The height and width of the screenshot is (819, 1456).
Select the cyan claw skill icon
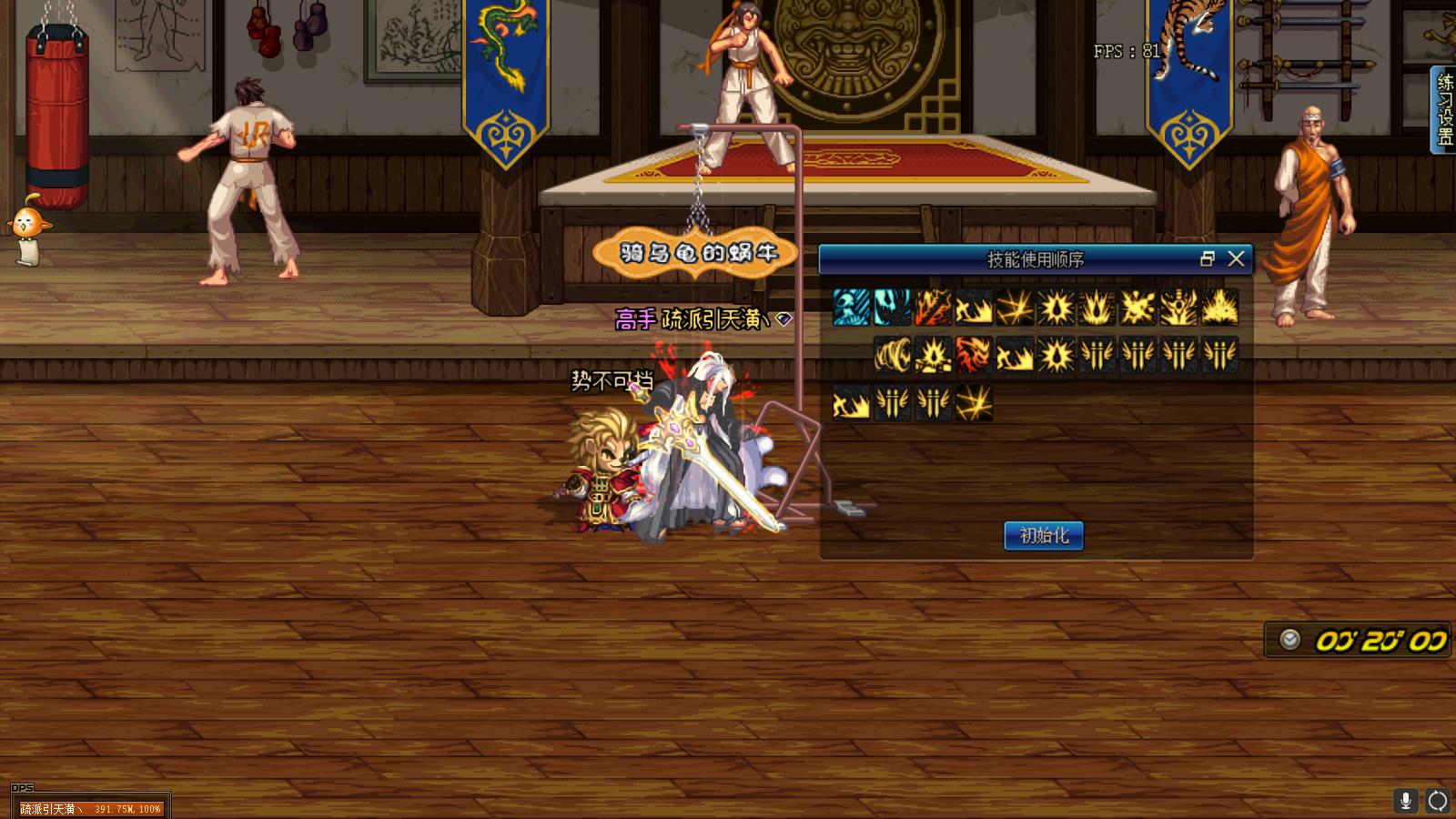(x=893, y=308)
